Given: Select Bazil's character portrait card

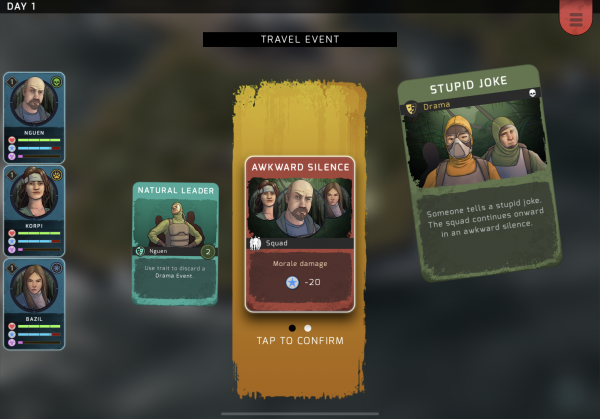Looking at the screenshot, I should pyautogui.click(x=35, y=303).
